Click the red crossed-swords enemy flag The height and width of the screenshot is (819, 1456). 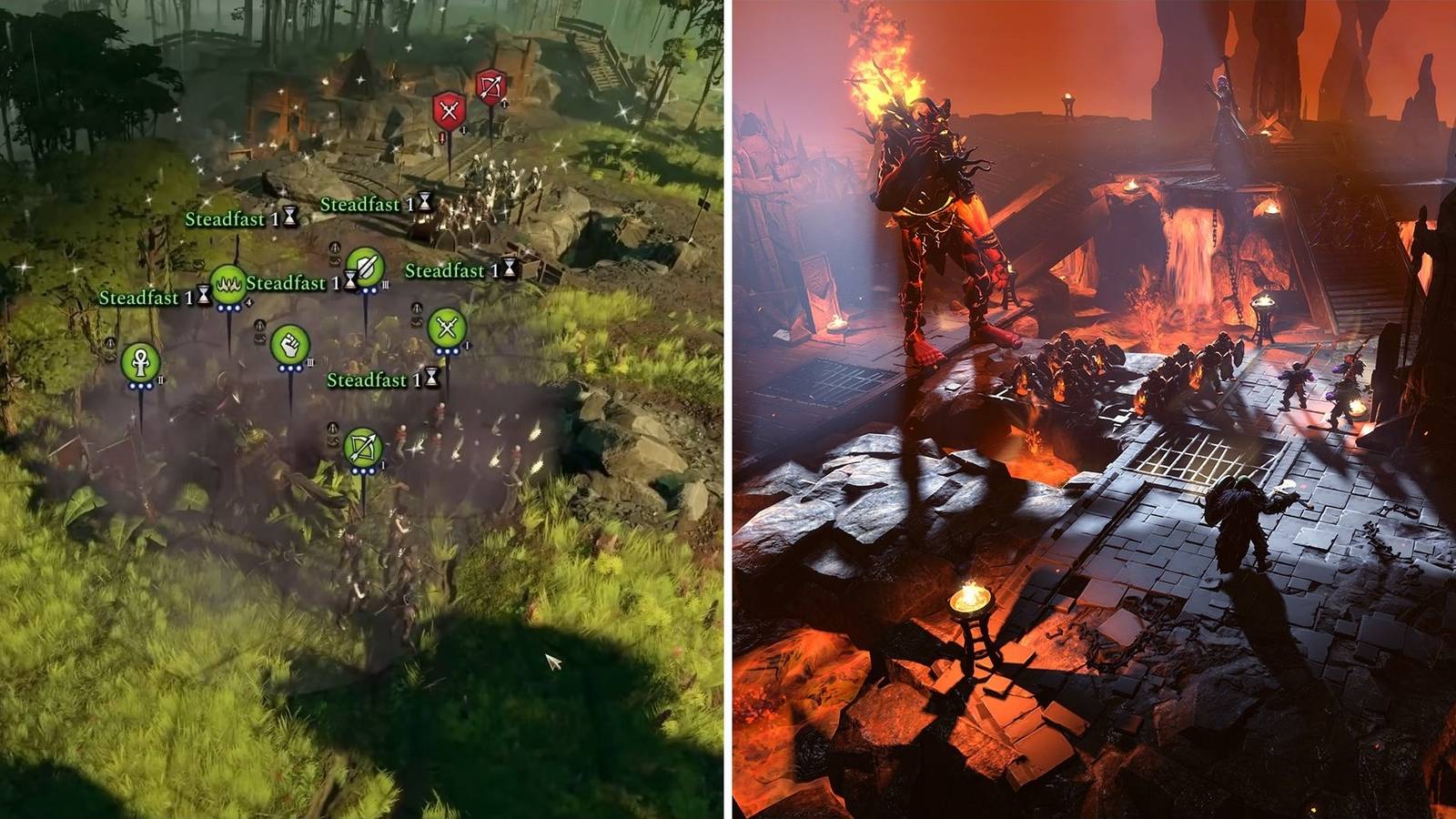[449, 109]
